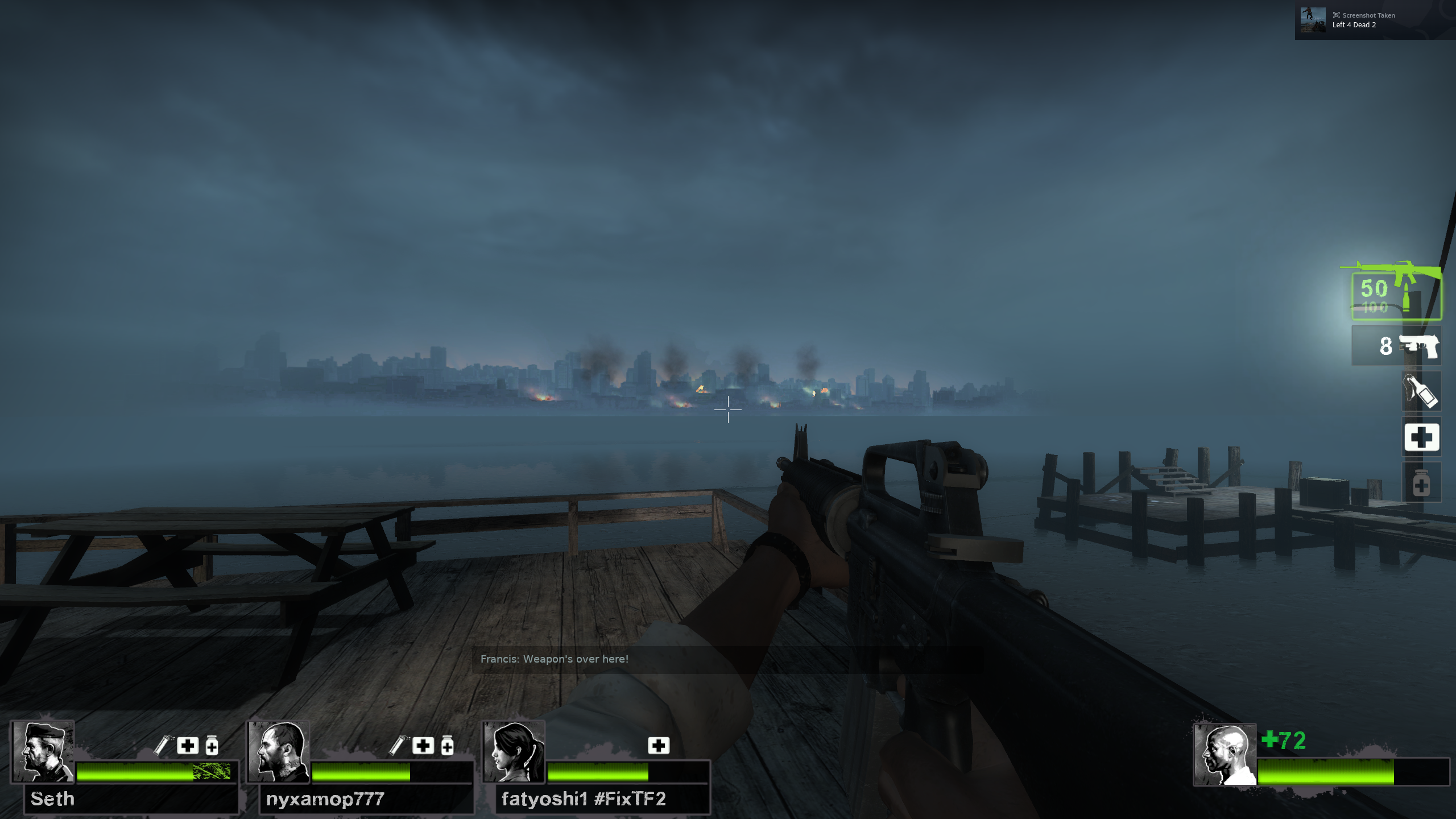Select the pain pills slot
1456x819 pixels.
click(1421, 483)
